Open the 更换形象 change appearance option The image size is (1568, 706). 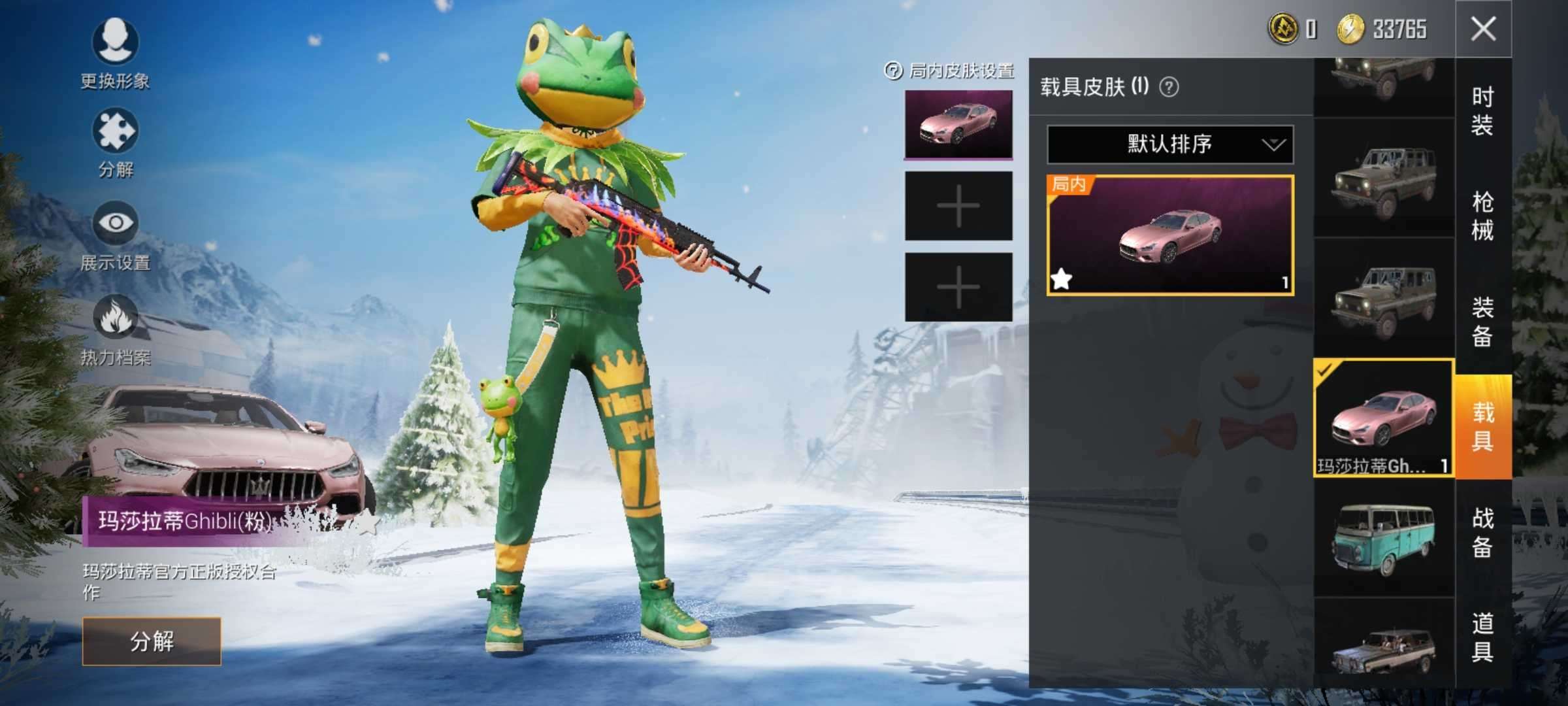(x=115, y=43)
